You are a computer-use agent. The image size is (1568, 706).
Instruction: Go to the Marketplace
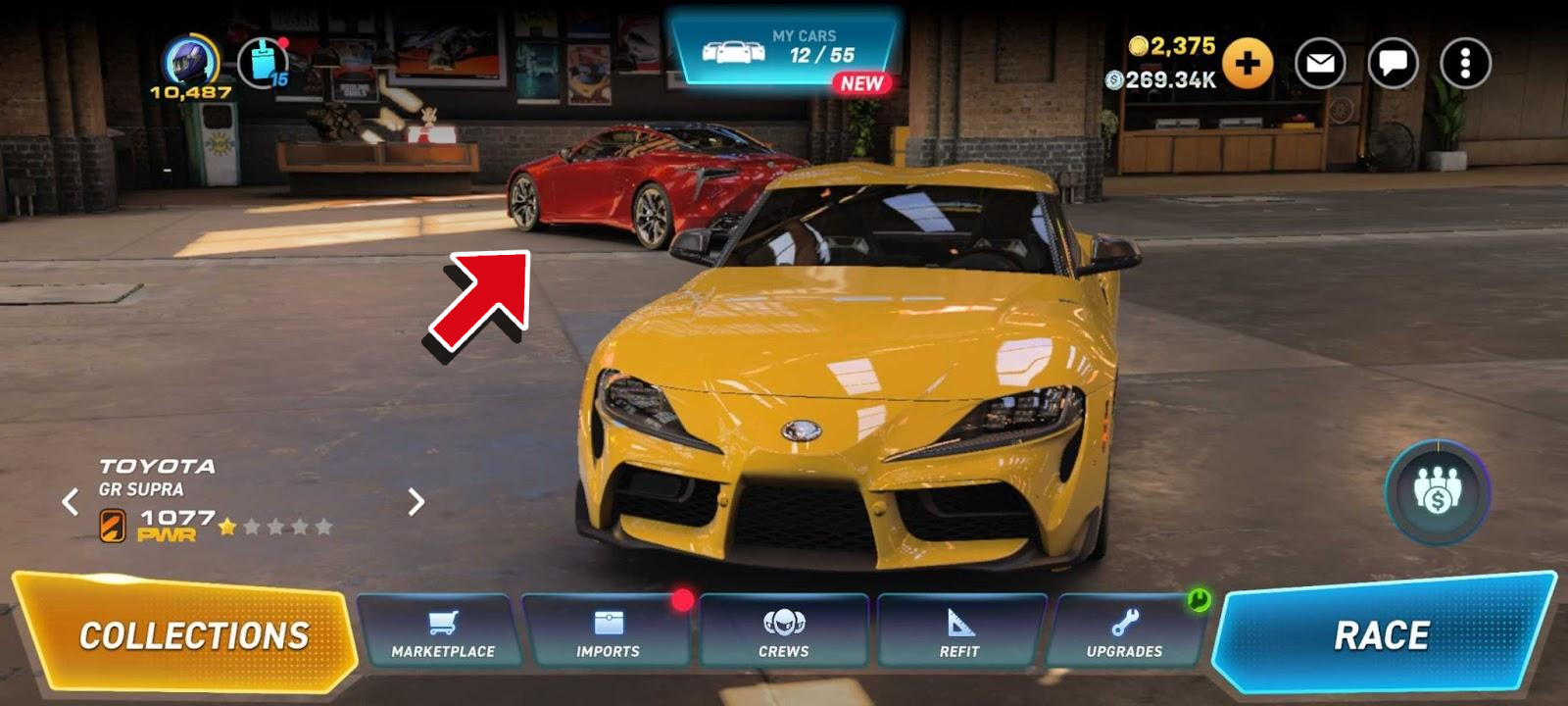click(x=442, y=632)
